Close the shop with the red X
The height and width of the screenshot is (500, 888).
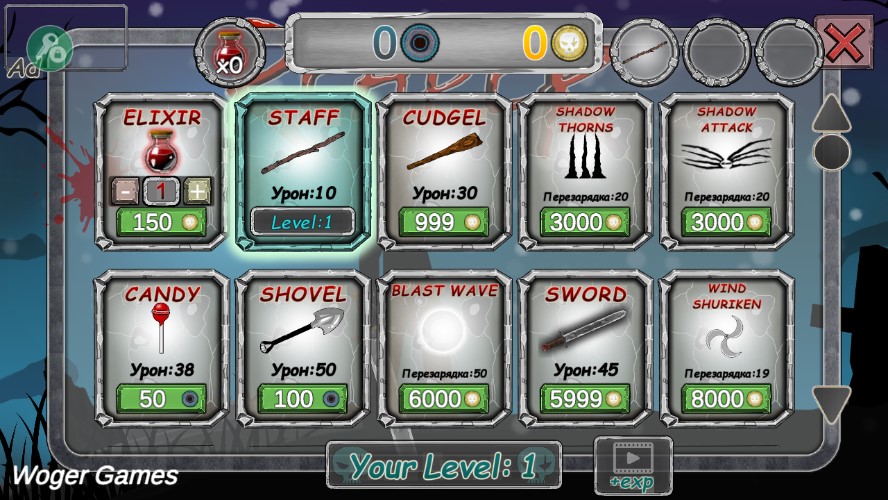click(844, 43)
